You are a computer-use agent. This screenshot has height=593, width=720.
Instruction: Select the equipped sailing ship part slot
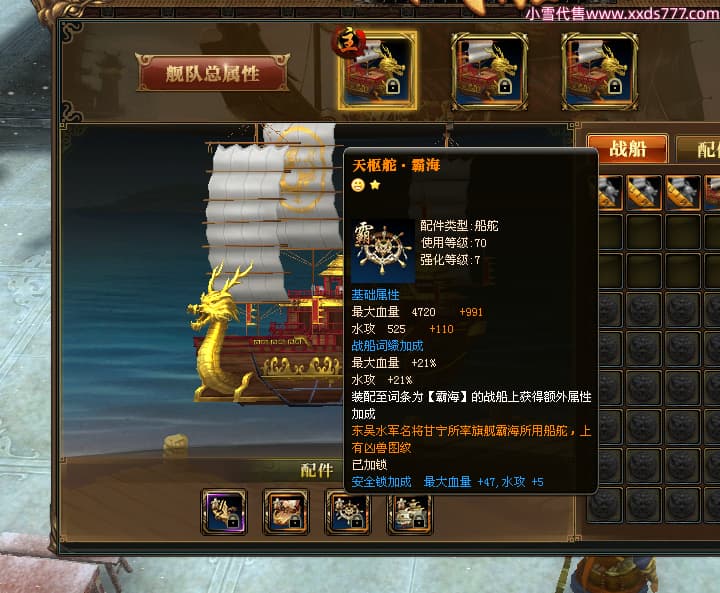tap(410, 512)
